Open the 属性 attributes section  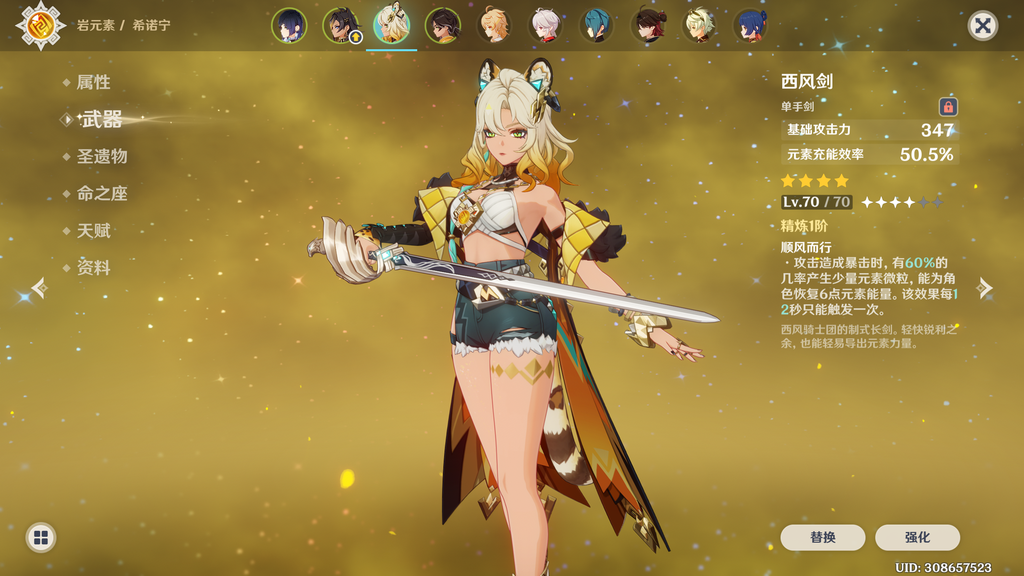93,83
